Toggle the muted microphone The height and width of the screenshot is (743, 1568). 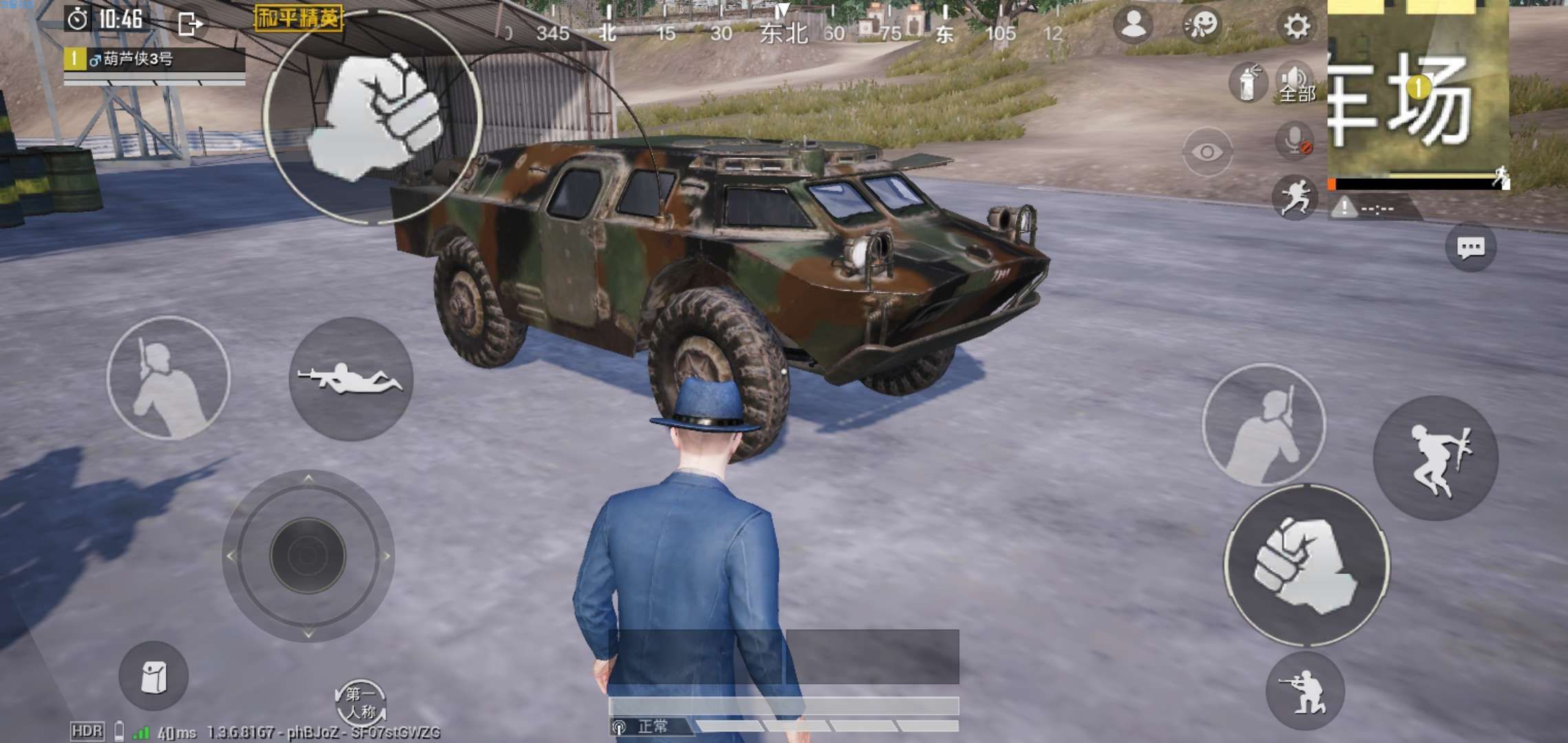1296,141
